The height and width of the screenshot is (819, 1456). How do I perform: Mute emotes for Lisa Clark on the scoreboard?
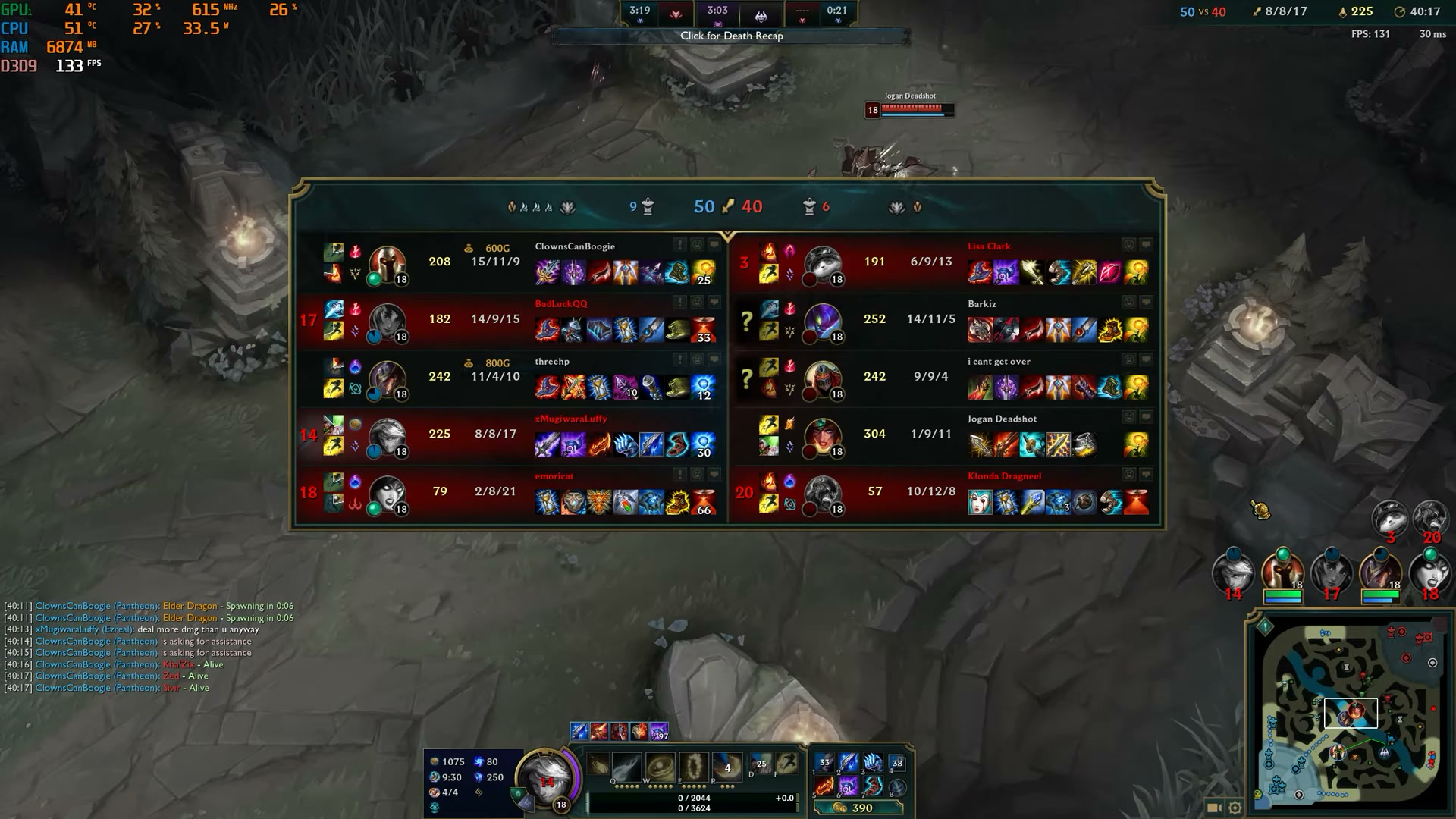click(1128, 244)
